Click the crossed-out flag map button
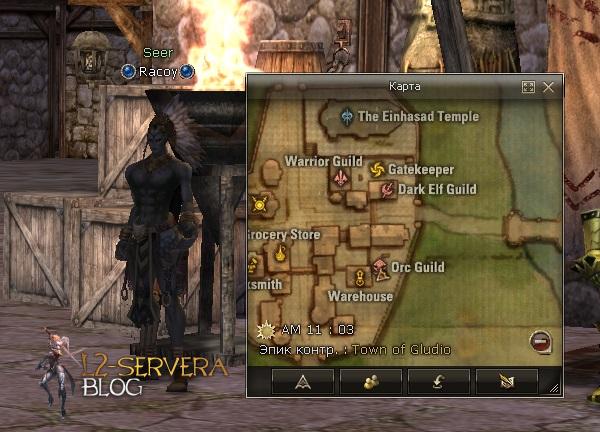The height and width of the screenshot is (432, 600). tap(505, 381)
